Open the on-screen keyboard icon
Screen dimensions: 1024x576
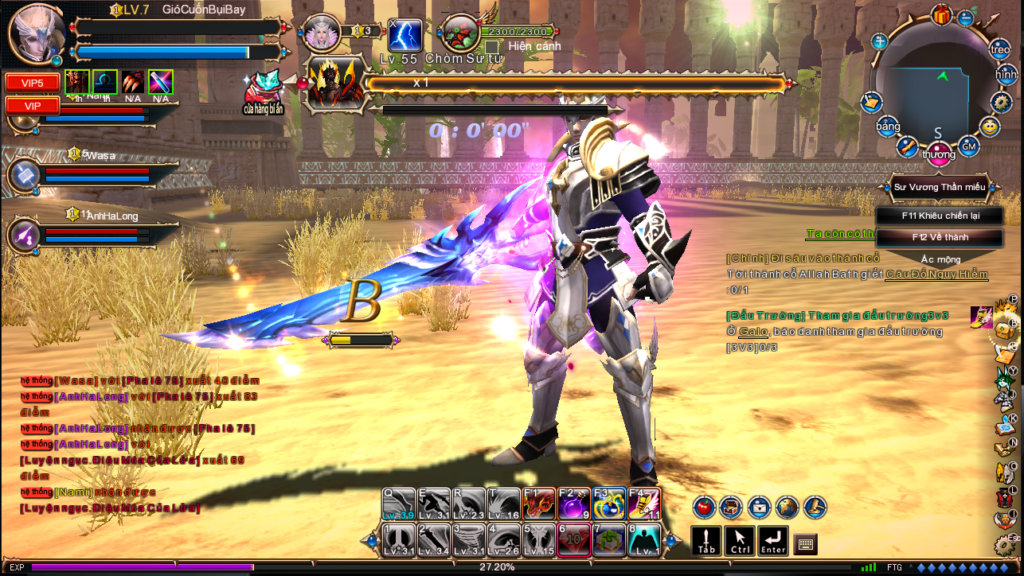click(805, 543)
